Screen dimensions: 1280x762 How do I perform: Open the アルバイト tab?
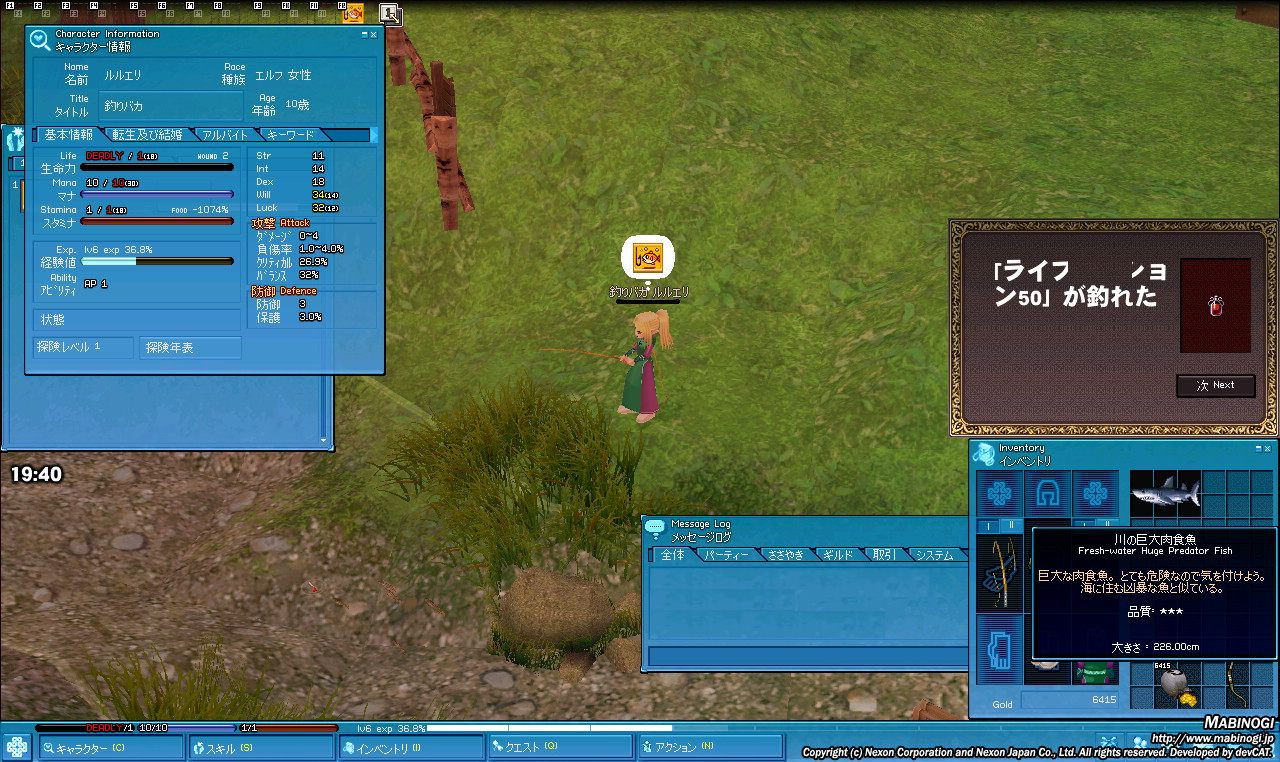coord(226,135)
